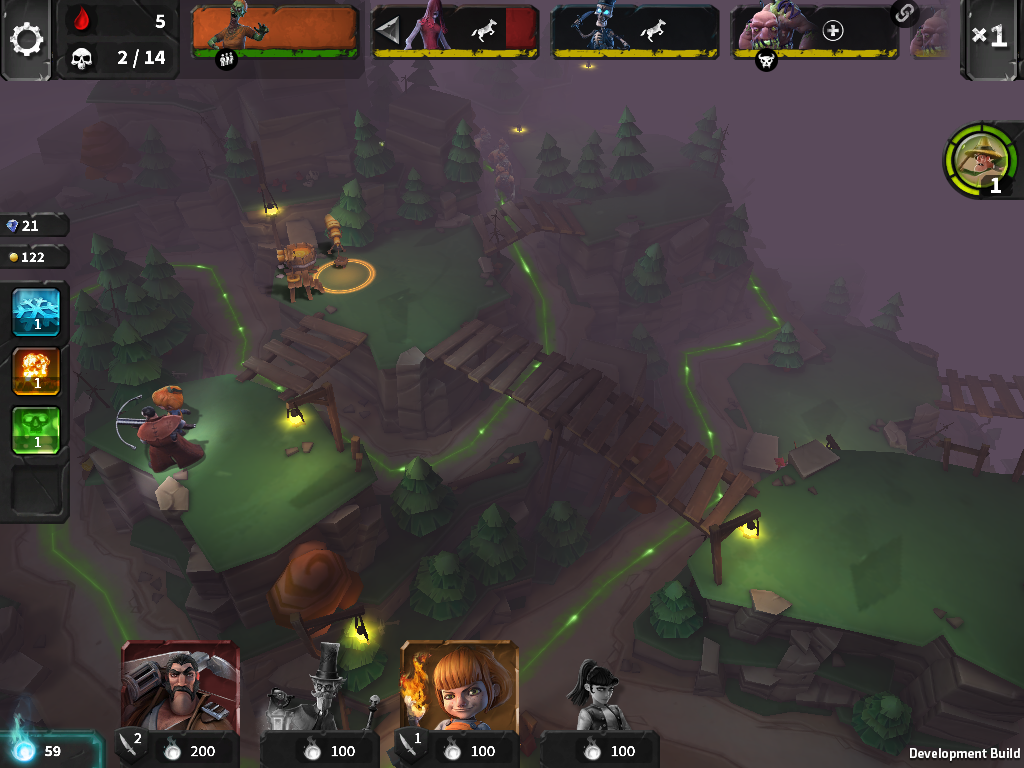Activate the green poison skull spell
The width and height of the screenshot is (1024, 768).
[36, 430]
